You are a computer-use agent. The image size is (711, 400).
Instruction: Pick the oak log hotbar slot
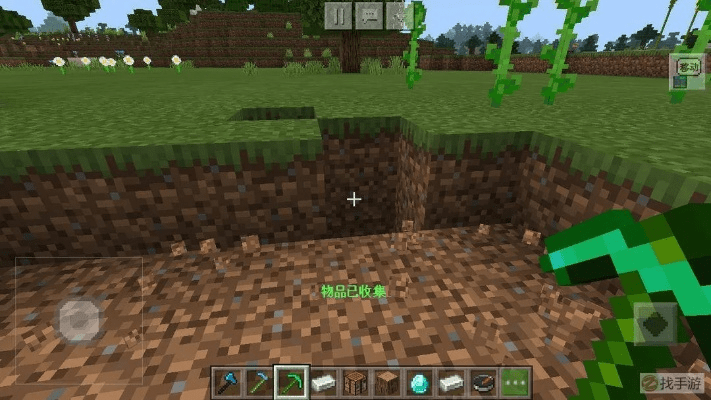387,382
